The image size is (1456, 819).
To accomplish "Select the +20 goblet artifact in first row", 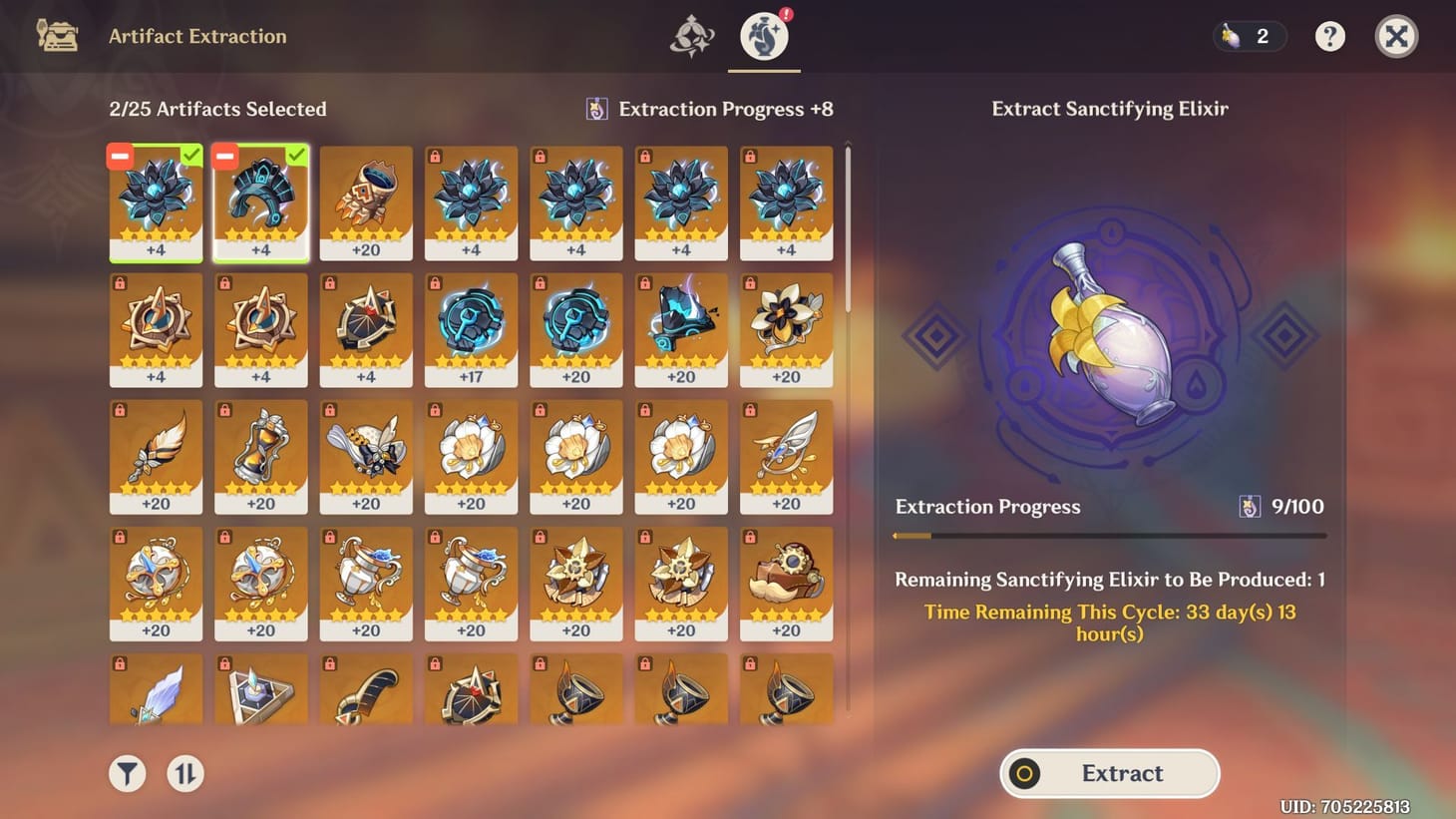I will coord(366,203).
